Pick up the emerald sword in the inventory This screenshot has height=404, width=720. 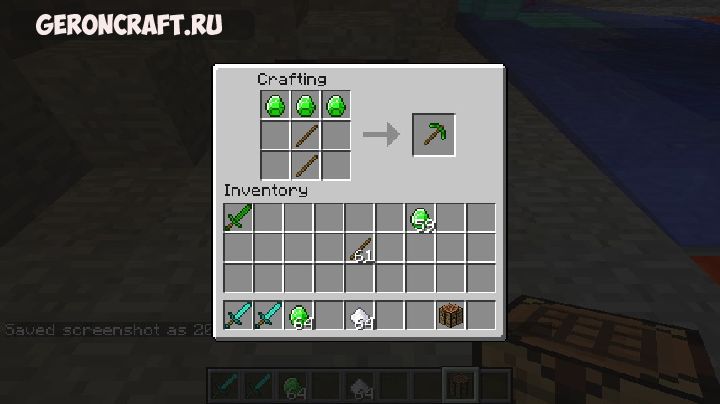coord(238,217)
